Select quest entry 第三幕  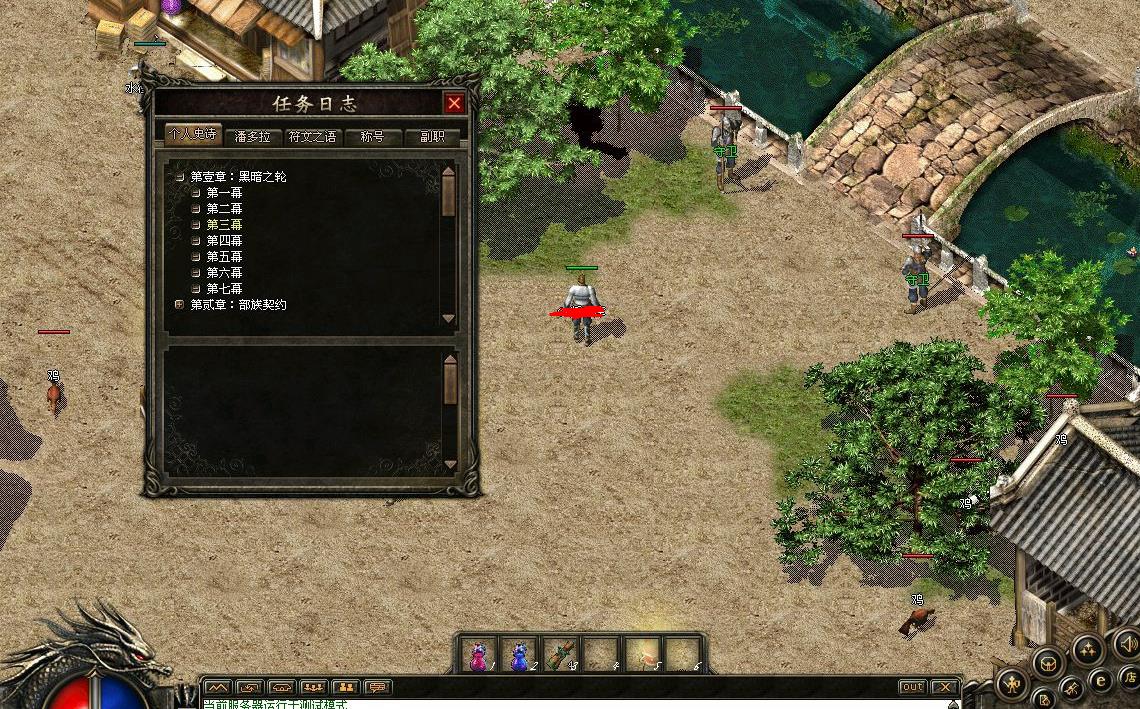point(224,225)
